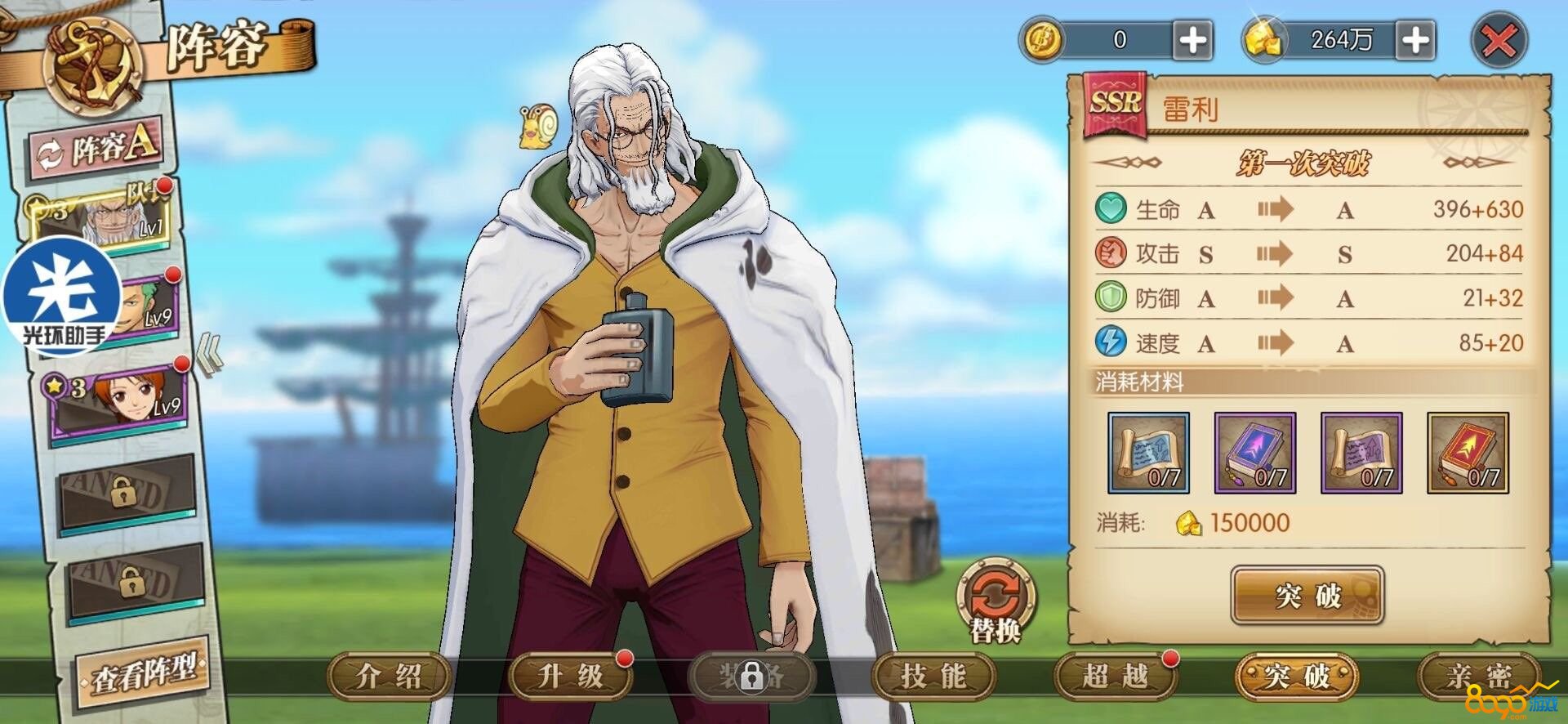Viewport: 1568px width, 724px height.
Task: Open the 介绍 introduction tab
Action: click(389, 677)
